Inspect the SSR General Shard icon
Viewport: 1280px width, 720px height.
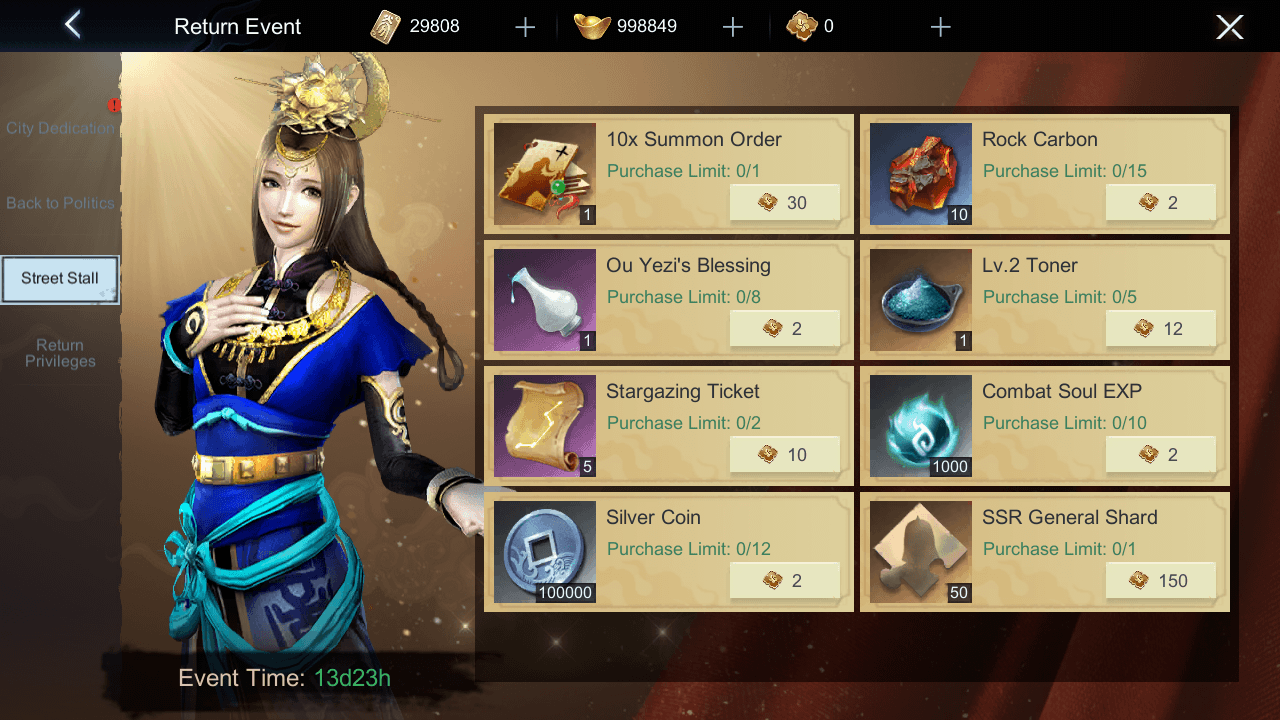point(921,552)
